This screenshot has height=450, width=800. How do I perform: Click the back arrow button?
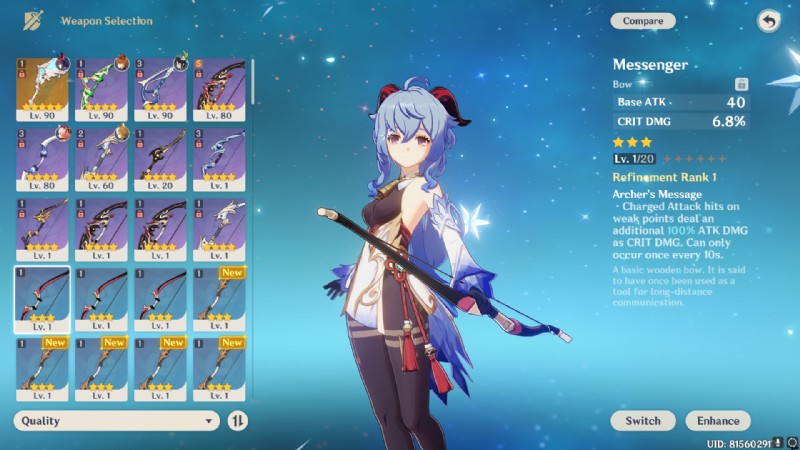(x=767, y=21)
